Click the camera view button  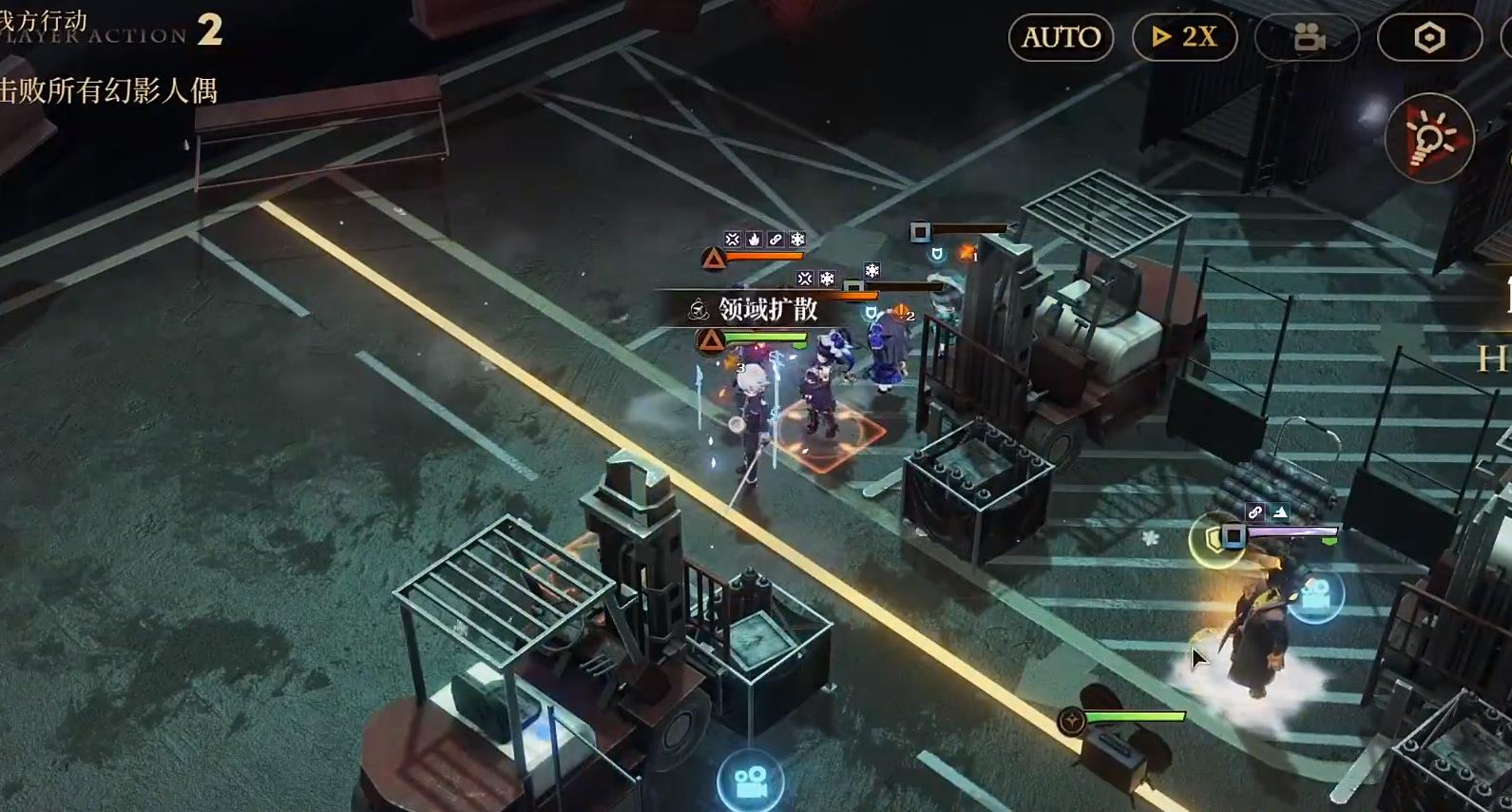1308,37
